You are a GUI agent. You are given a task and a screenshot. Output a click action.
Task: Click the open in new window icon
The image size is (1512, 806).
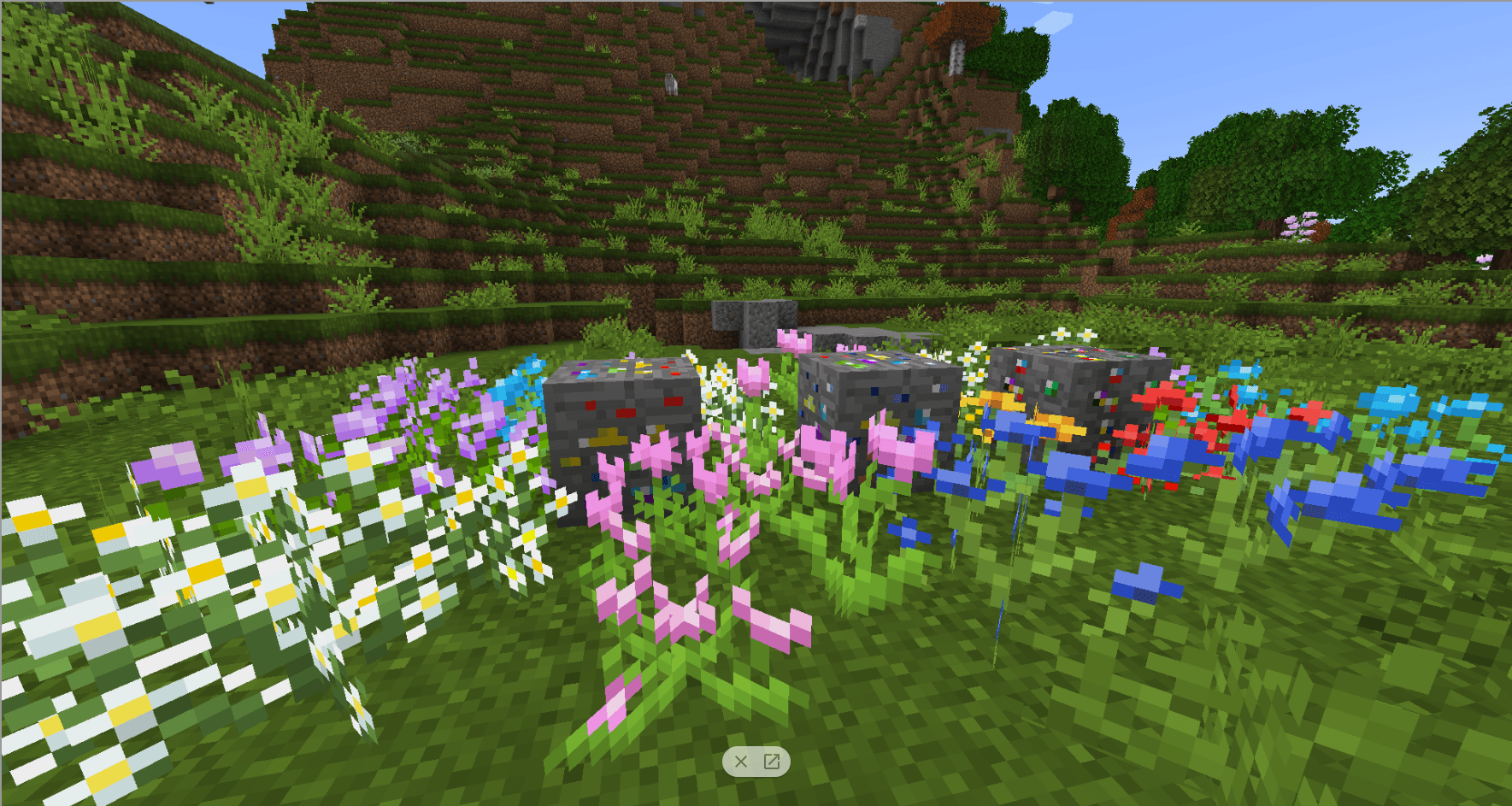770,760
